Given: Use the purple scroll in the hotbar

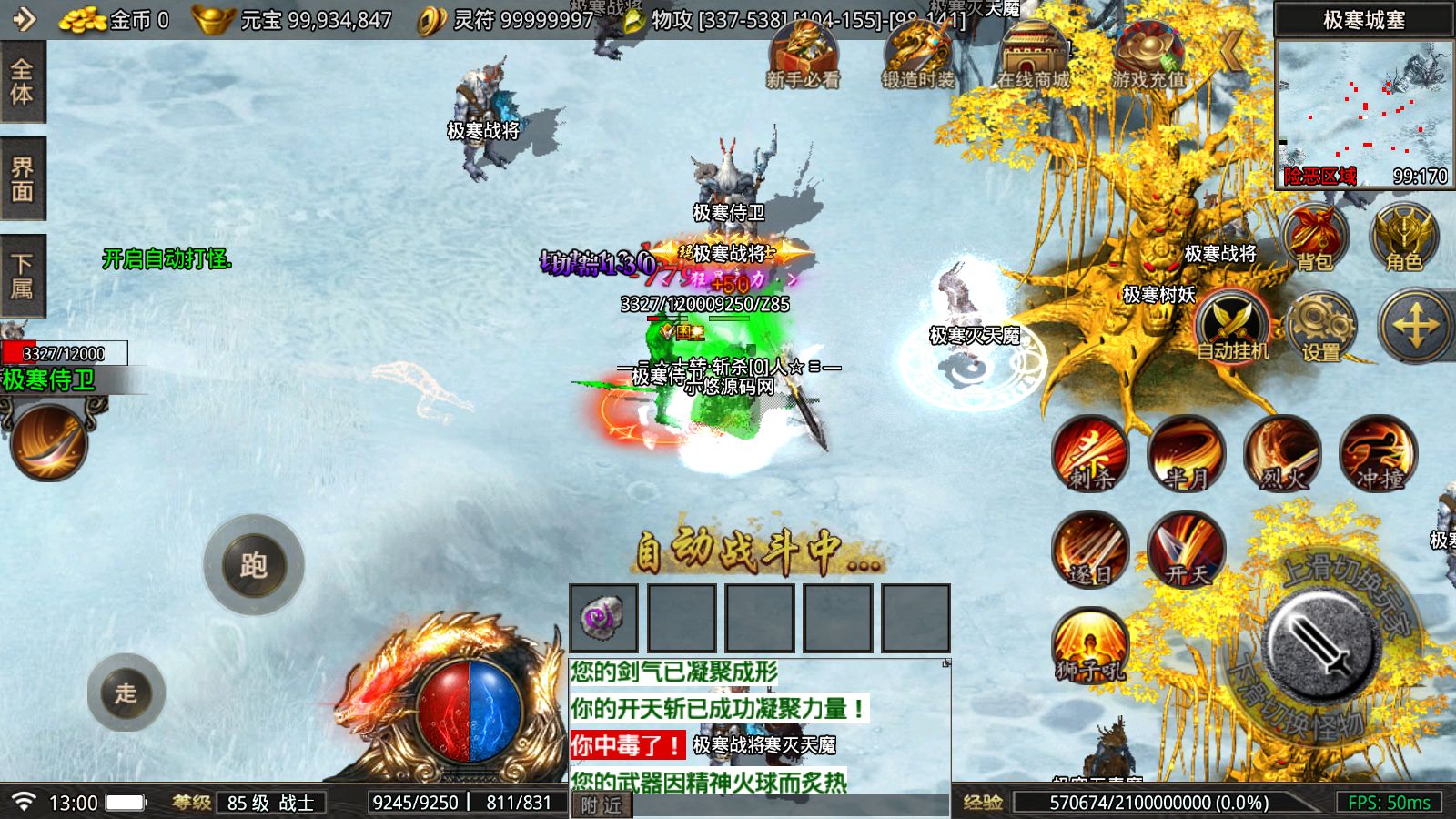Looking at the screenshot, I should click(x=603, y=619).
